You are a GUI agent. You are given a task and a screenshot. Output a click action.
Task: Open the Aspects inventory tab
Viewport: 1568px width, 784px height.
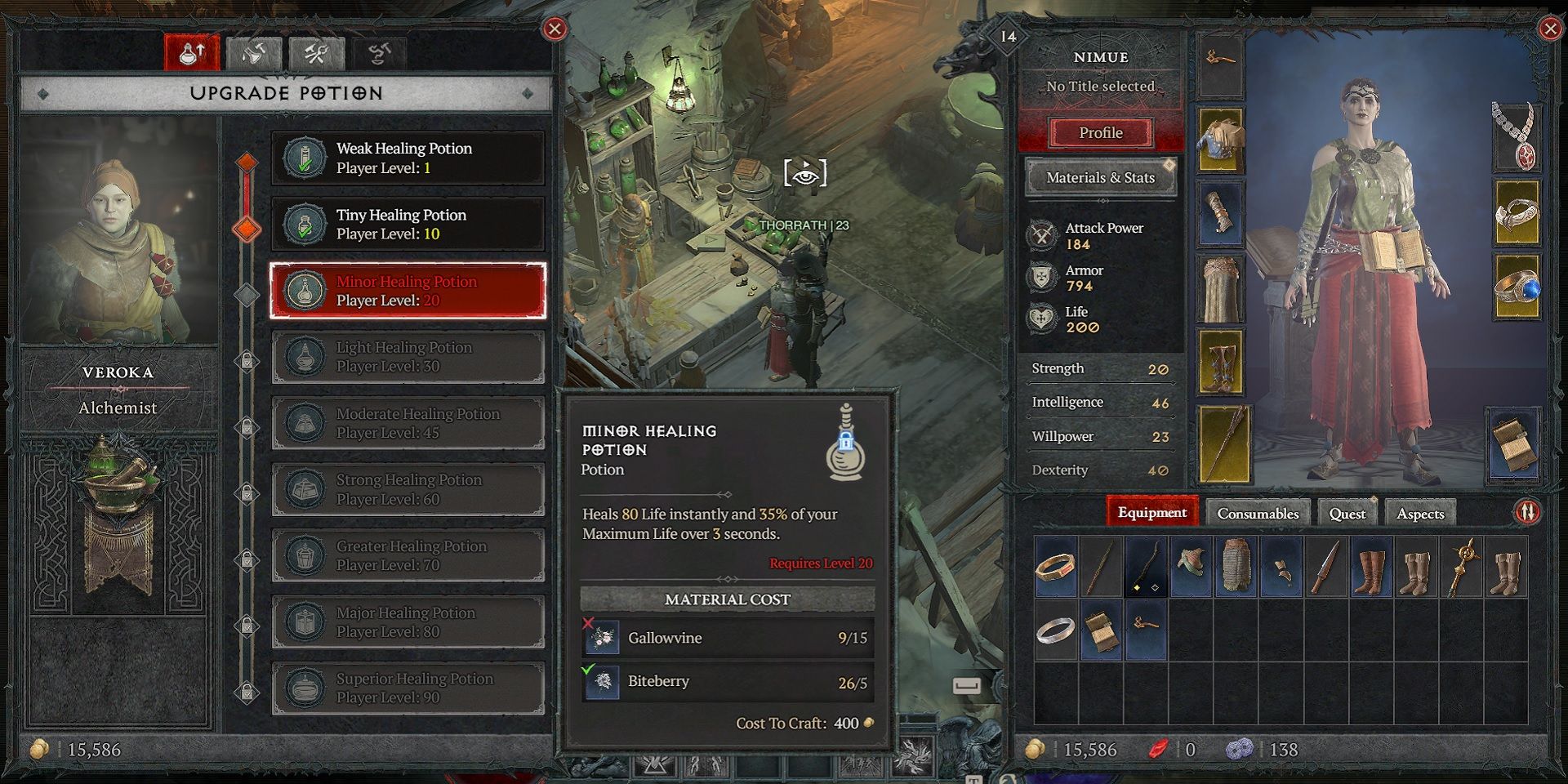tap(1421, 513)
